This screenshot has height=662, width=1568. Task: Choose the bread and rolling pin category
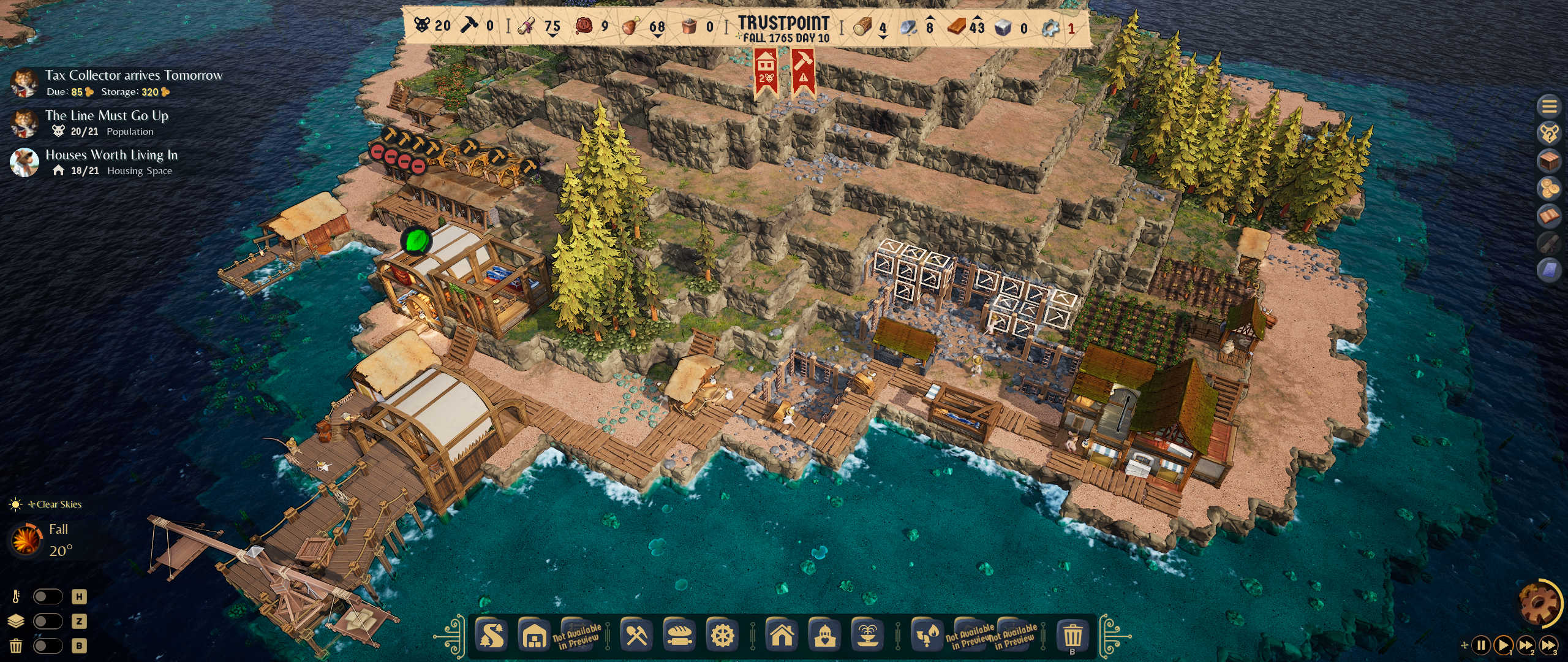click(679, 636)
